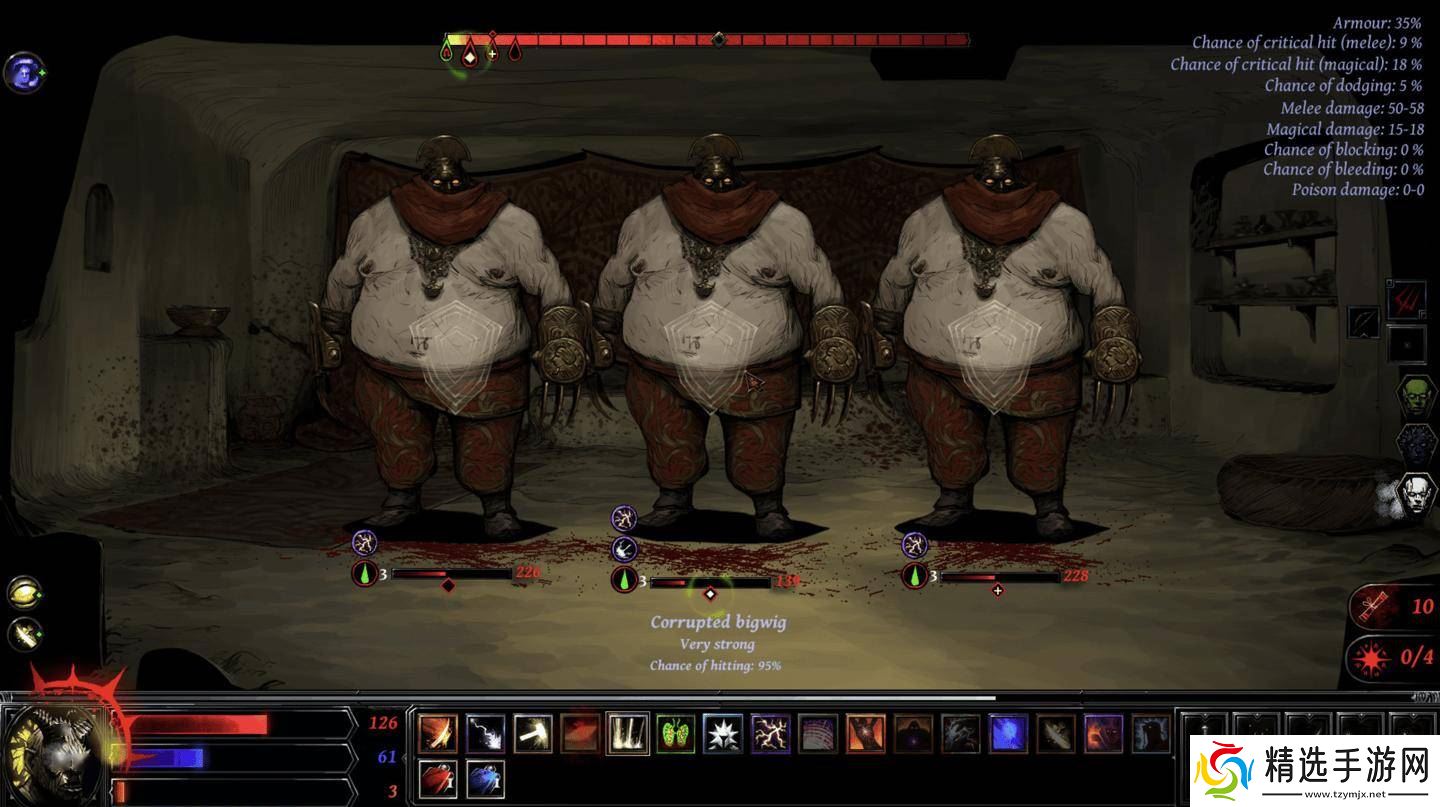The image size is (1440, 807).
Task: Use the orange slash attack skill
Action: pyautogui.click(x=438, y=733)
